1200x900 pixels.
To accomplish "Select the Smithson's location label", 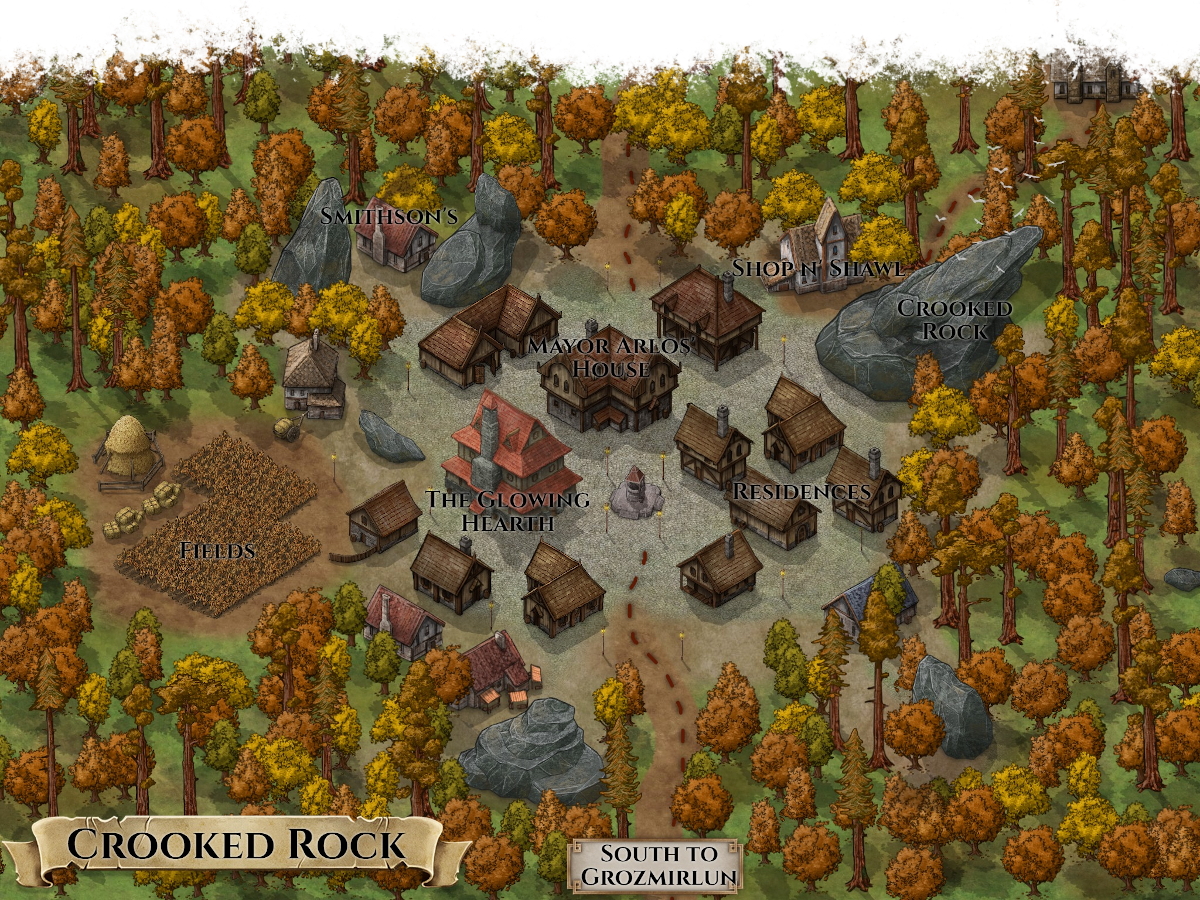I will pyautogui.click(x=388, y=215).
